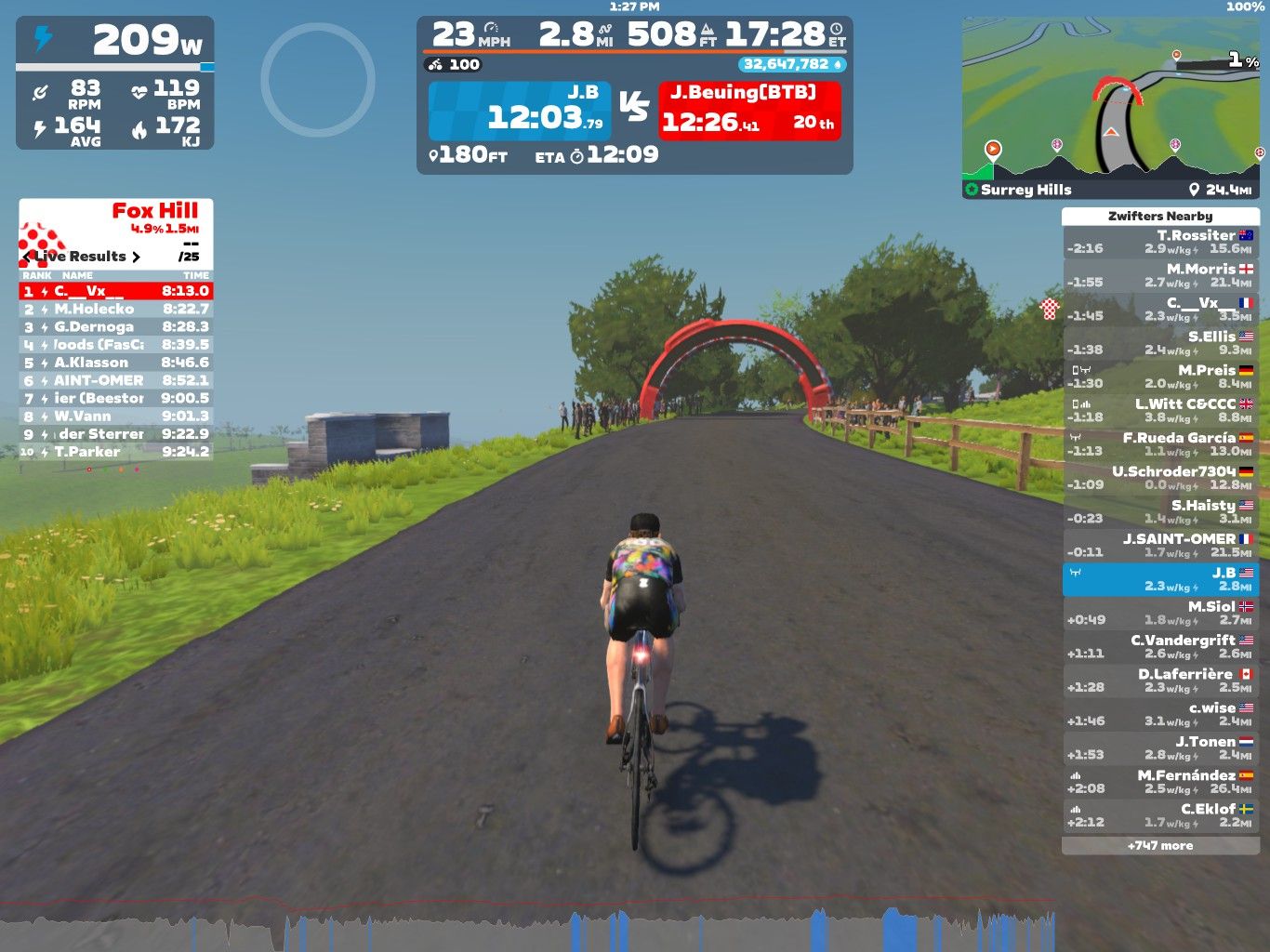Click the empty power-up ring

click(318, 80)
